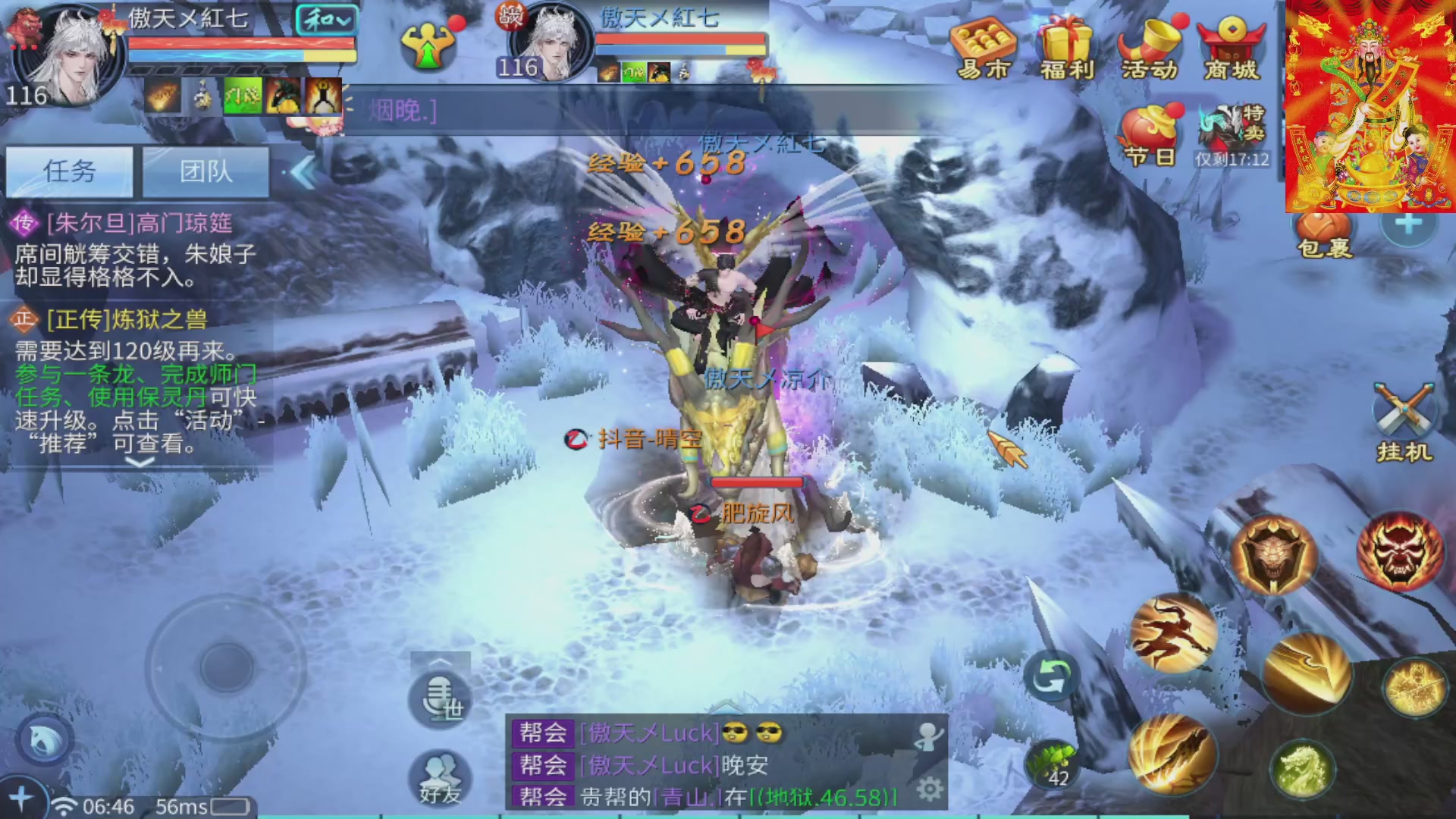Open the 和 peace mode dropdown
The height and width of the screenshot is (819, 1456).
tap(326, 20)
